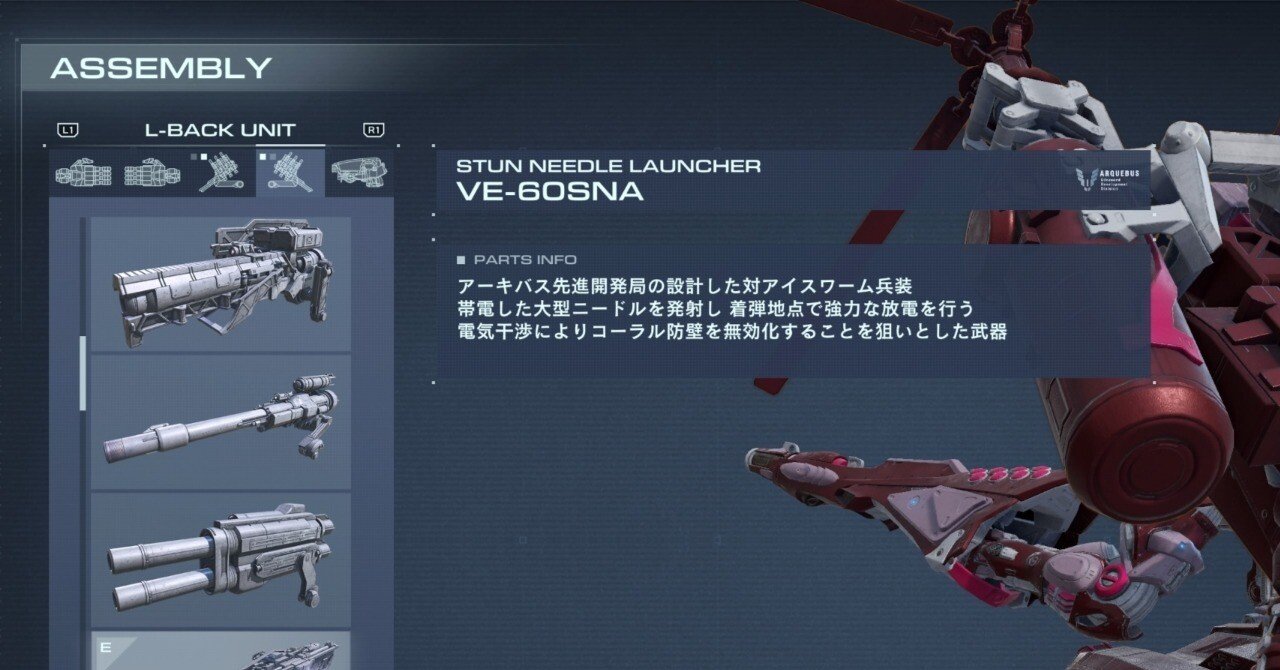Viewport: 1280px width, 670px height.
Task: Switch to the L-Arm Unit hand tab
Action: 152,174
